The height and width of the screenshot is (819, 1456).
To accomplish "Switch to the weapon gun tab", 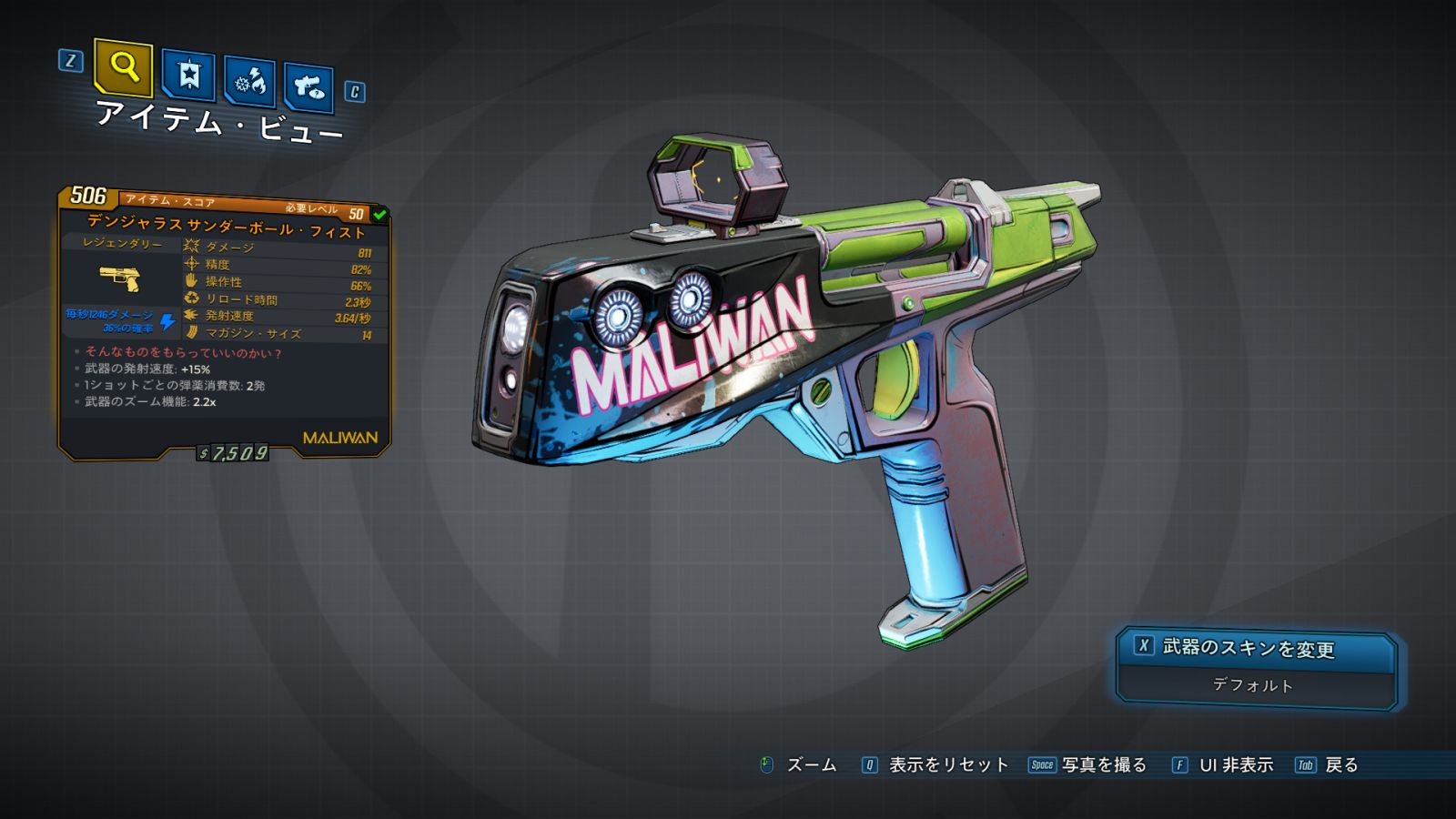I will point(308,87).
